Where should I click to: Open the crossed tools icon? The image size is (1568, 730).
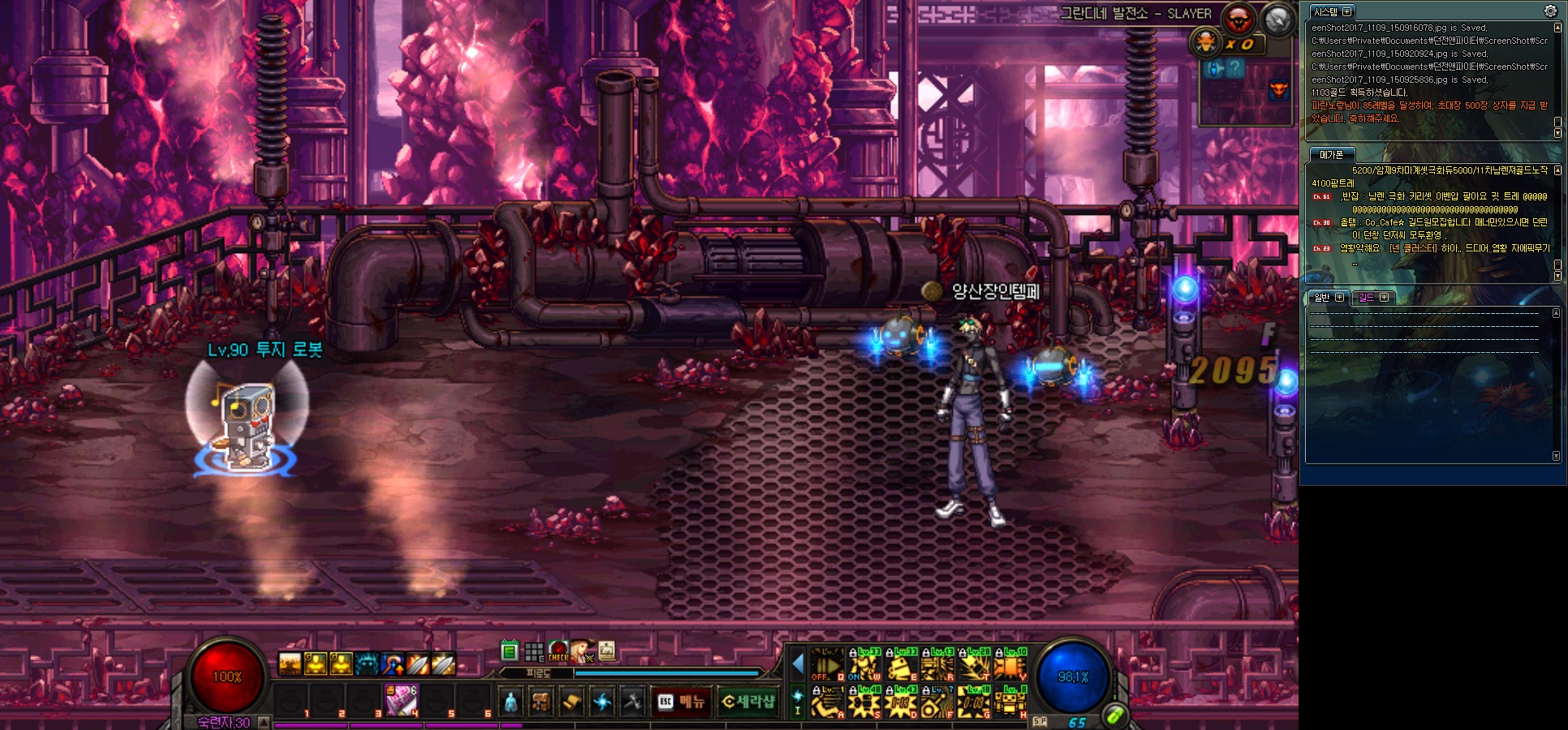(x=632, y=702)
